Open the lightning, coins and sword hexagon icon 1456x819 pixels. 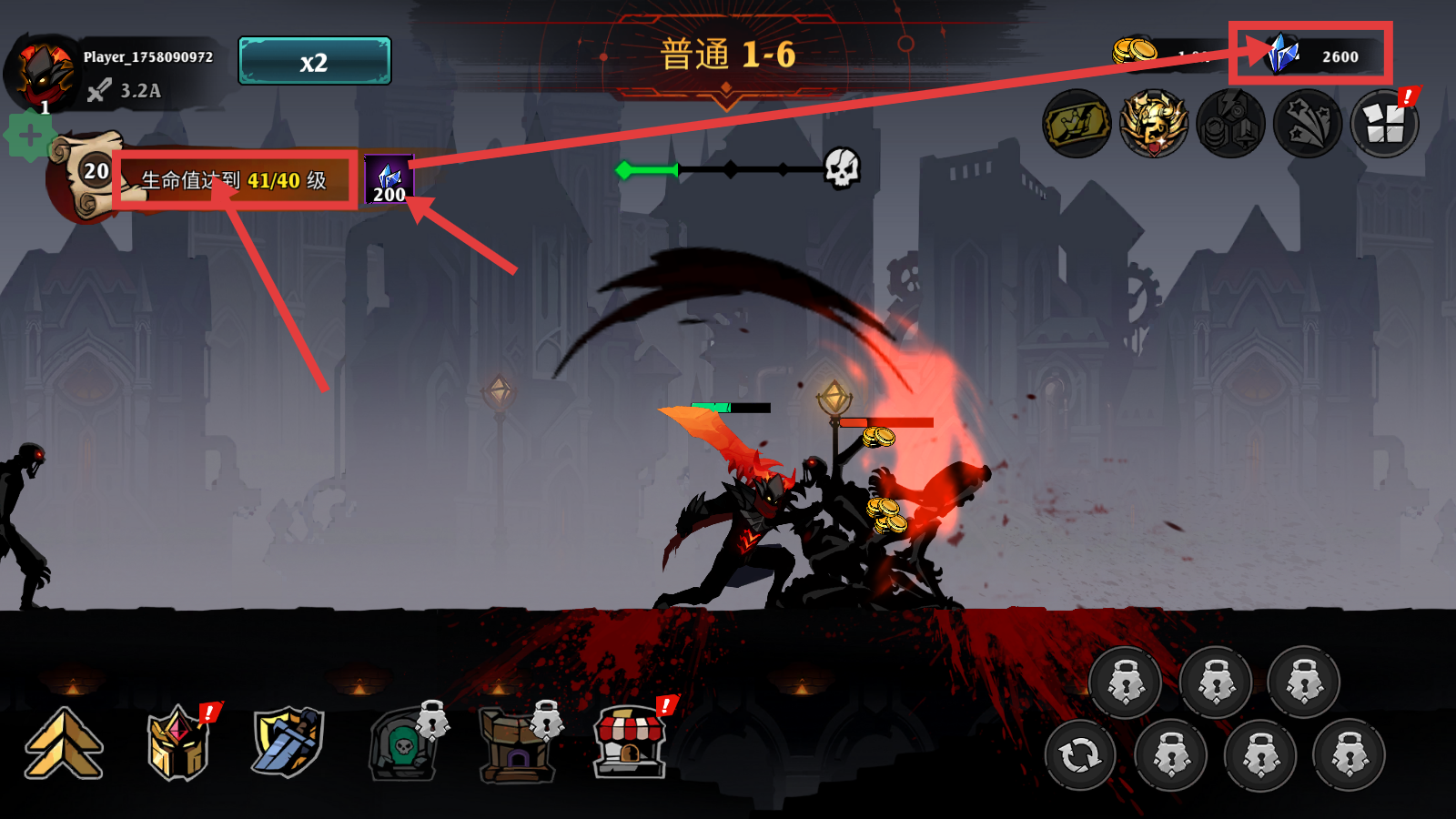click(1230, 124)
